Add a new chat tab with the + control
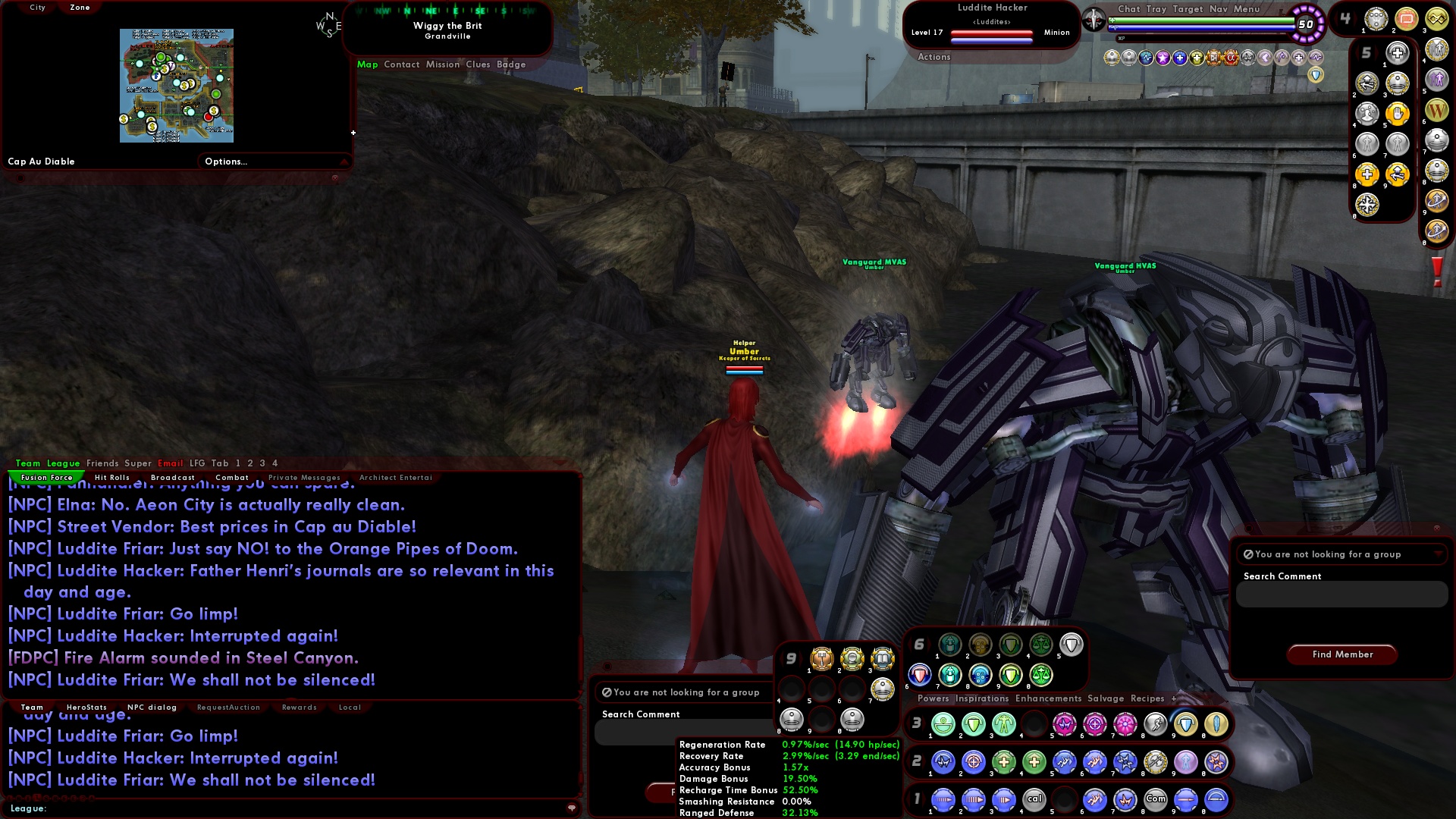Image resolution: width=1456 pixels, height=819 pixels. [x=1172, y=698]
